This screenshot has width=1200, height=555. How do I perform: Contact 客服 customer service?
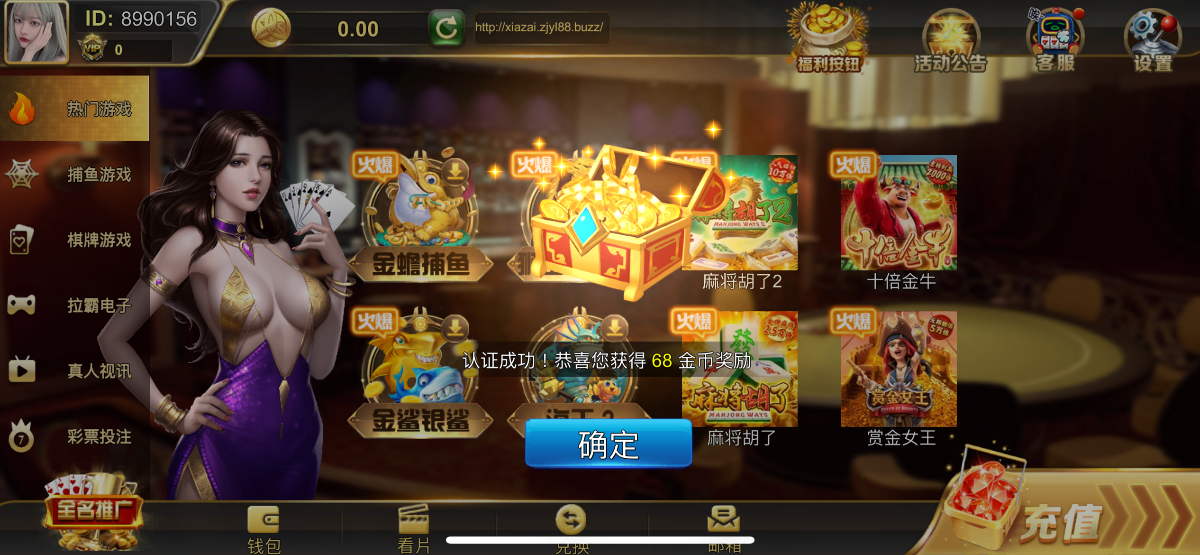1054,38
